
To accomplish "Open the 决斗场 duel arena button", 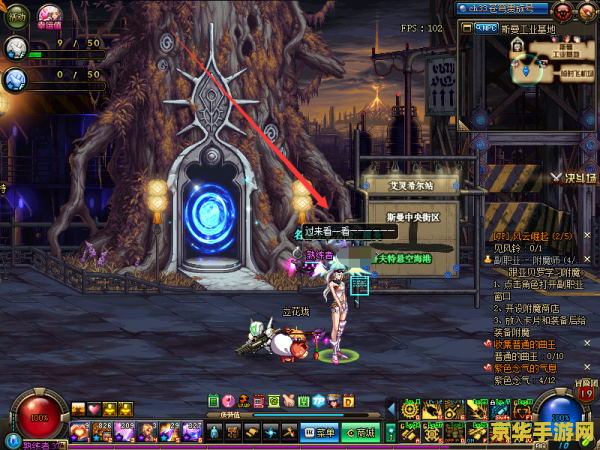I will 574,178.
